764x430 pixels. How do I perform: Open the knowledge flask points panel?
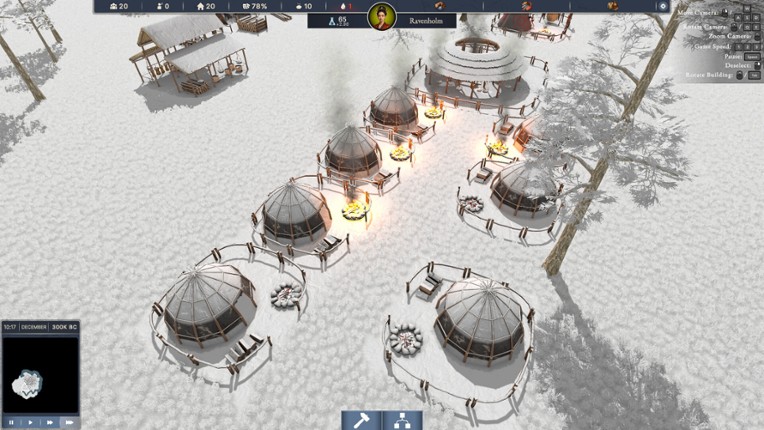[x=338, y=19]
